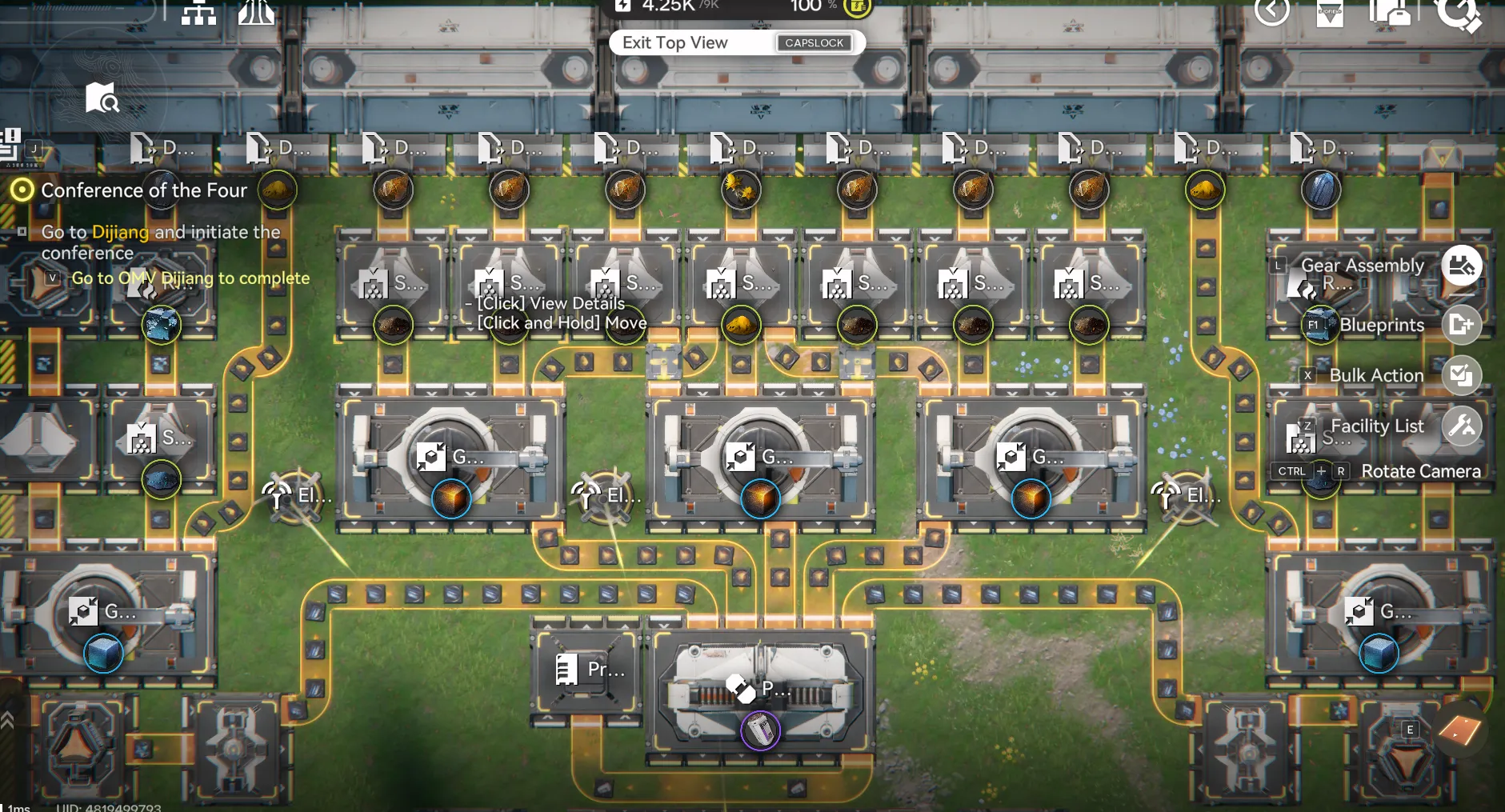Image resolution: width=1505 pixels, height=812 pixels.
Task: Open the alert notification icon at top-left
Action: (10, 136)
